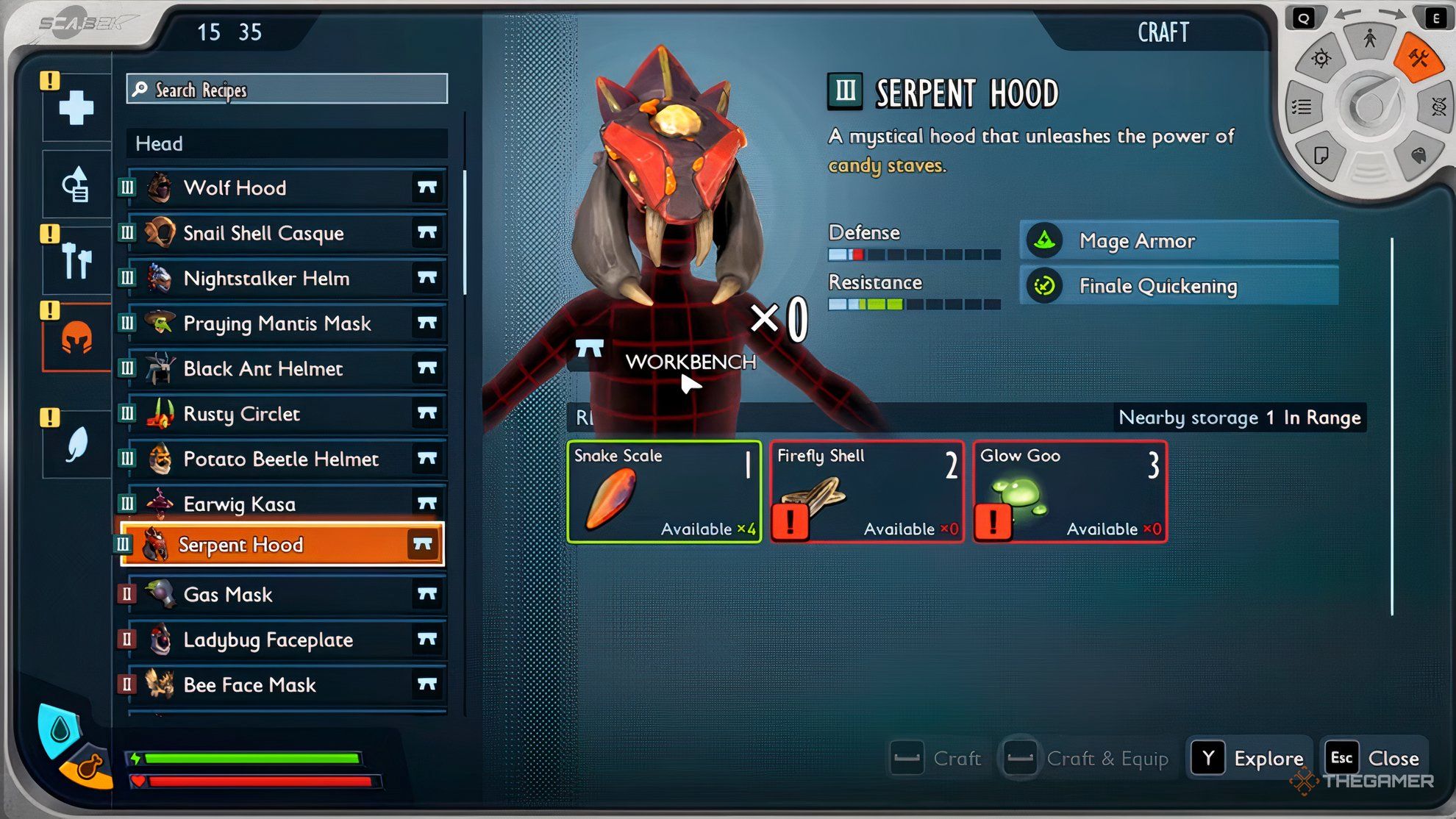Select the Snake Scale ingredient slot
This screenshot has height=819, width=1456.
coord(664,492)
